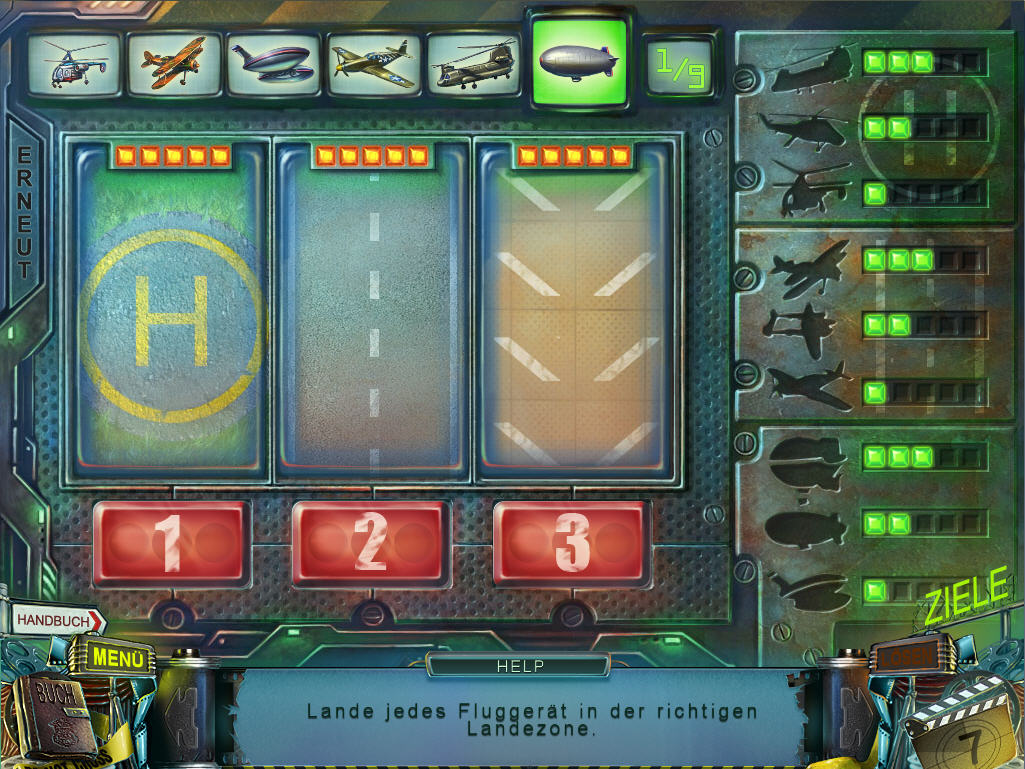The image size is (1025, 769).
Task: Push the red landing button 3
Action: (x=572, y=543)
